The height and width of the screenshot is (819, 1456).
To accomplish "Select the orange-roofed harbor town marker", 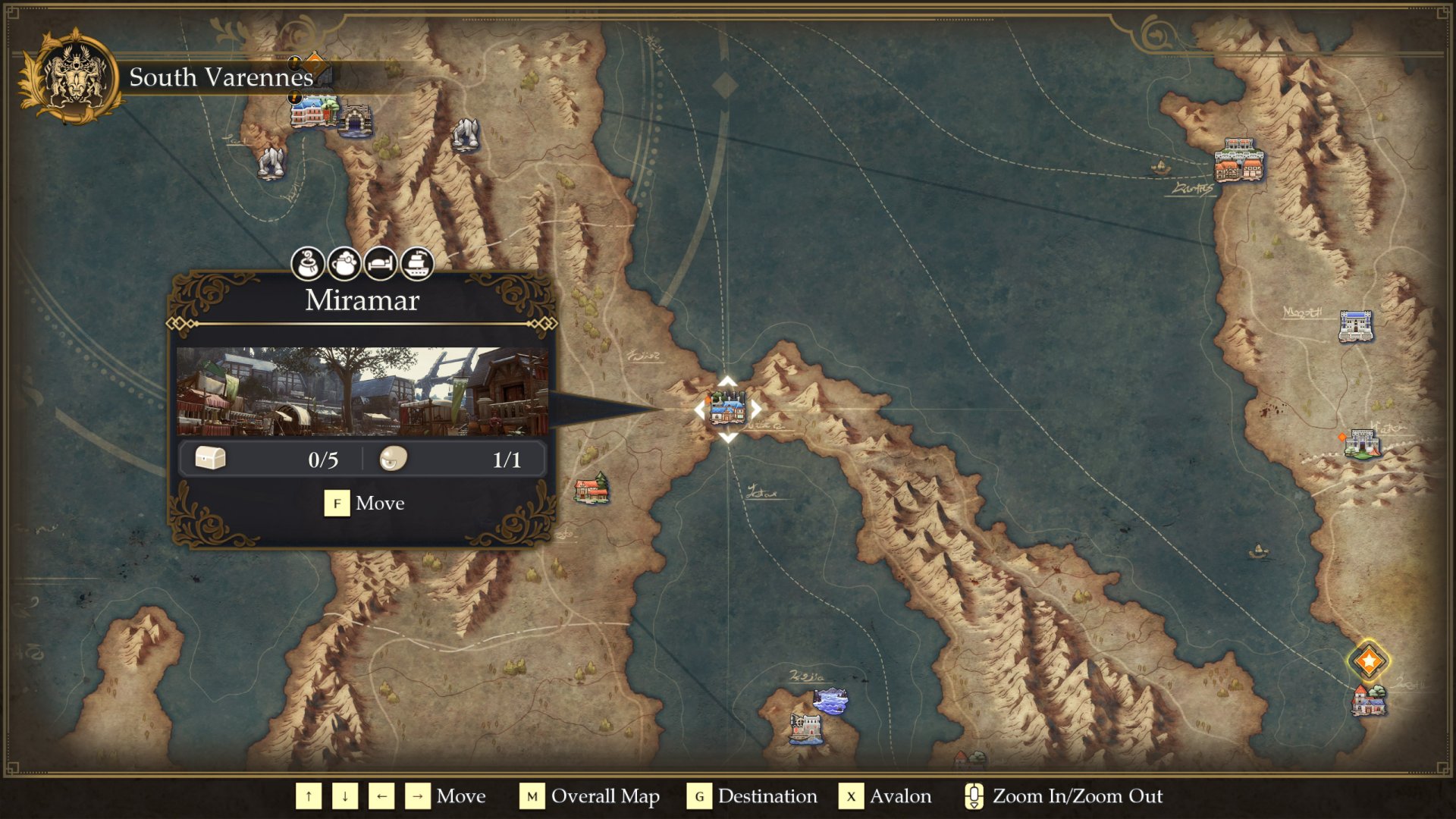I will (x=1239, y=160).
